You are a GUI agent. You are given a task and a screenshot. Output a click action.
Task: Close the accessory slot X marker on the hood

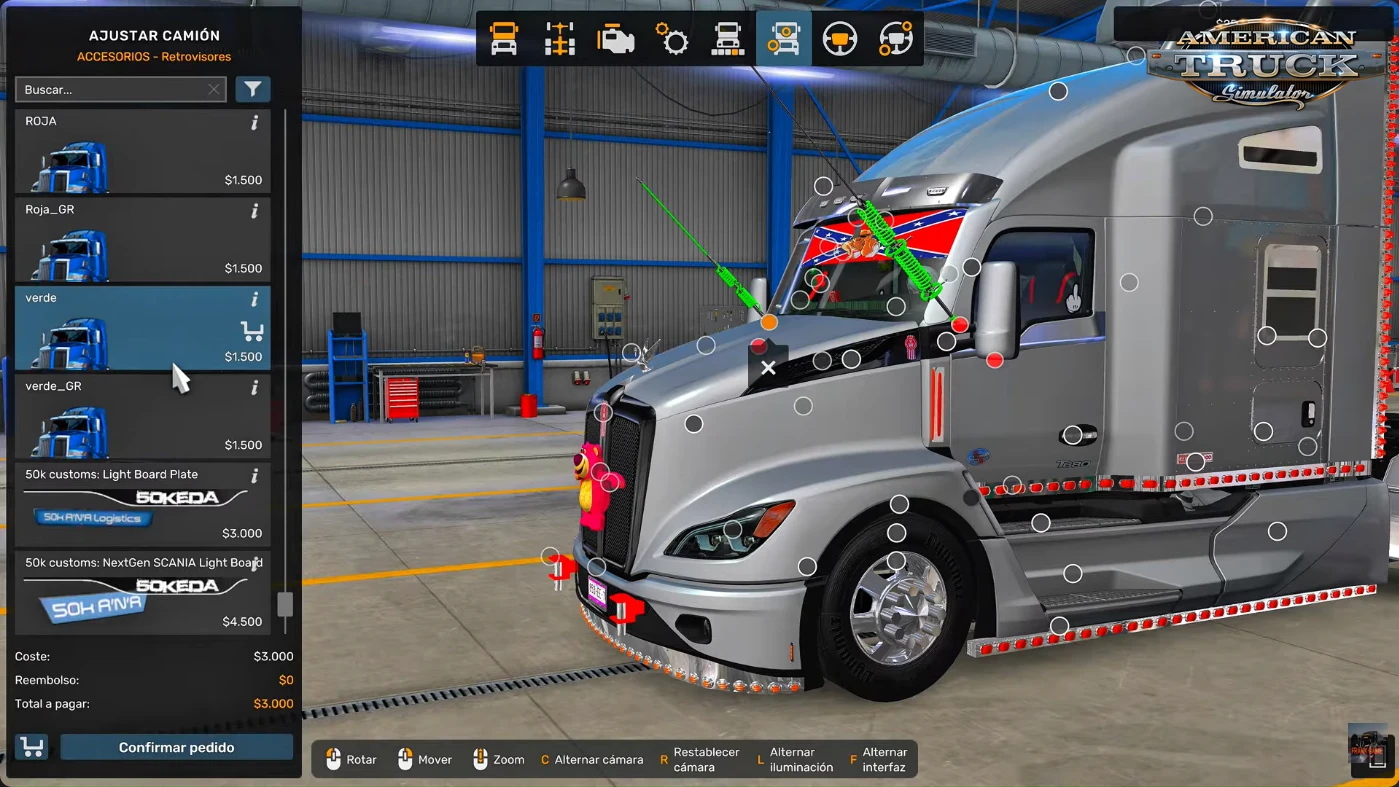point(768,368)
